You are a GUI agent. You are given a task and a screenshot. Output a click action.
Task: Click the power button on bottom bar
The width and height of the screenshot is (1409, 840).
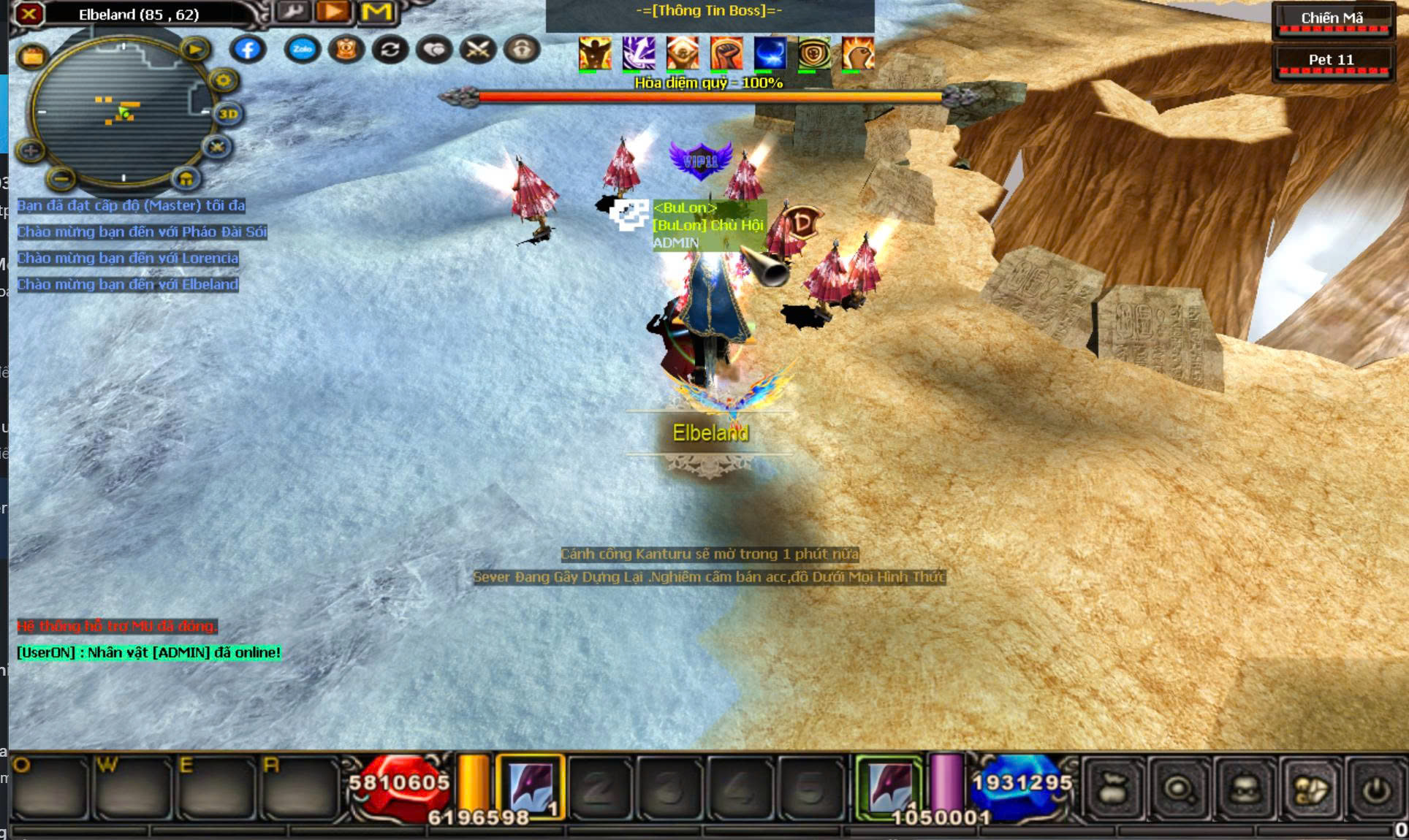tap(1375, 790)
